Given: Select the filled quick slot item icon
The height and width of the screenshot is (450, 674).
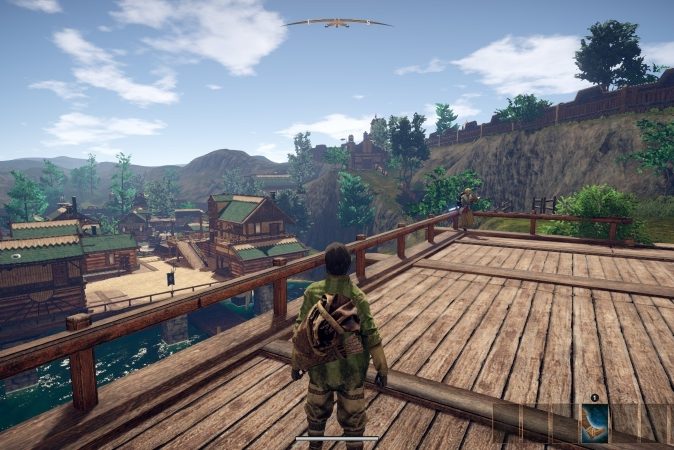Looking at the screenshot, I should (x=595, y=423).
